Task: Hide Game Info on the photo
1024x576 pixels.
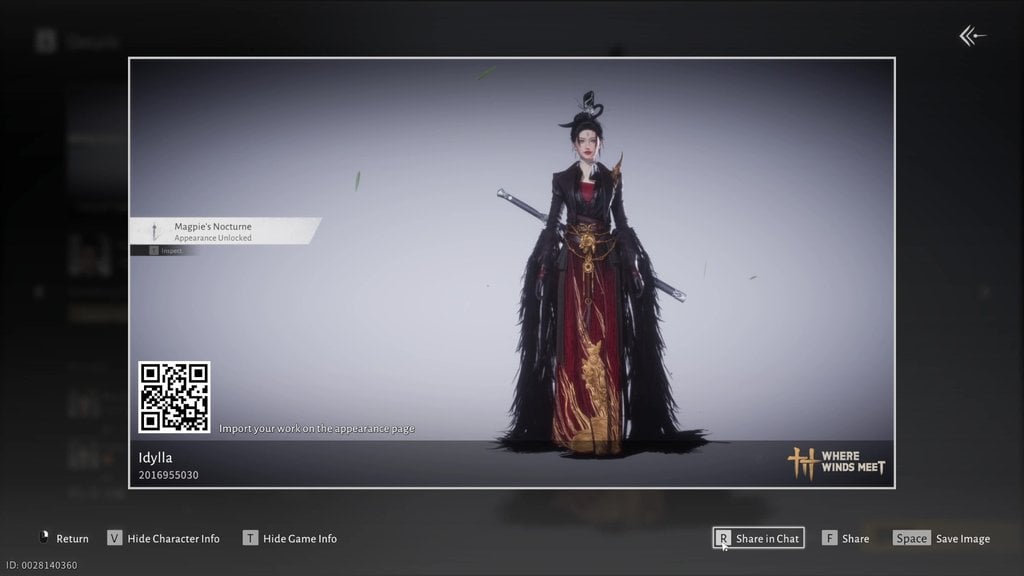Action: point(290,538)
